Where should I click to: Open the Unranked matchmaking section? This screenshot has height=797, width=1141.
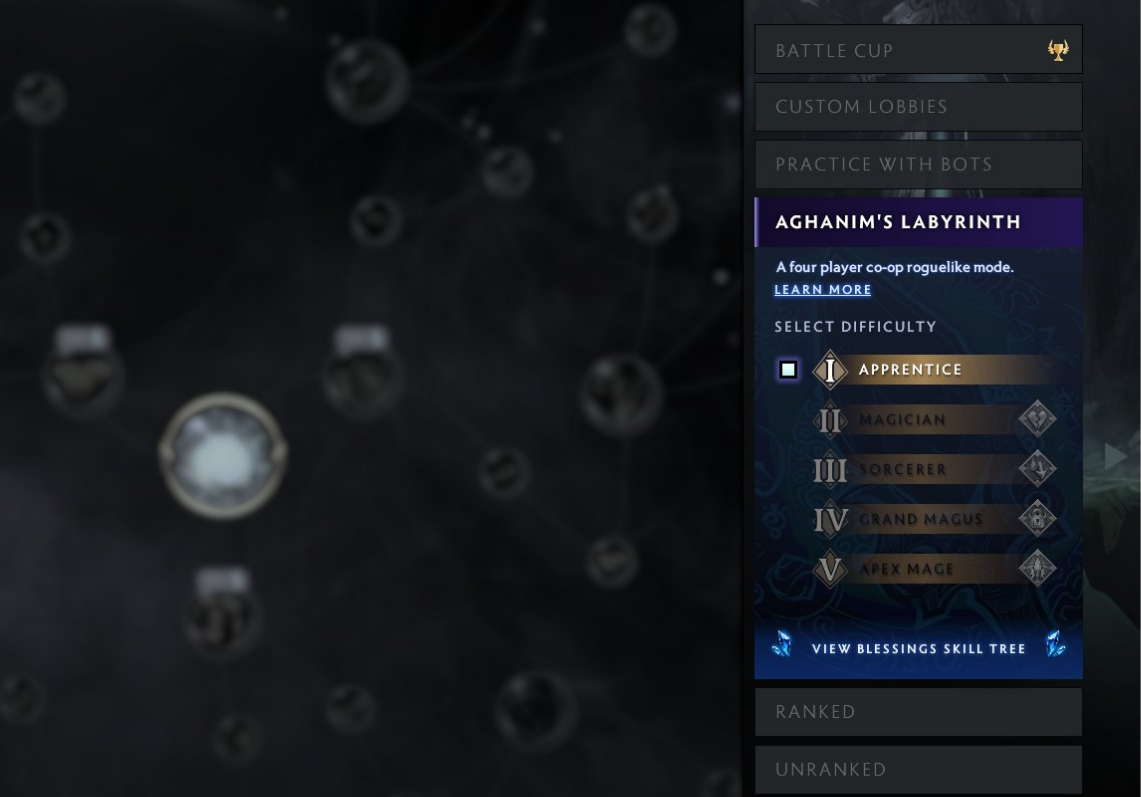point(918,770)
